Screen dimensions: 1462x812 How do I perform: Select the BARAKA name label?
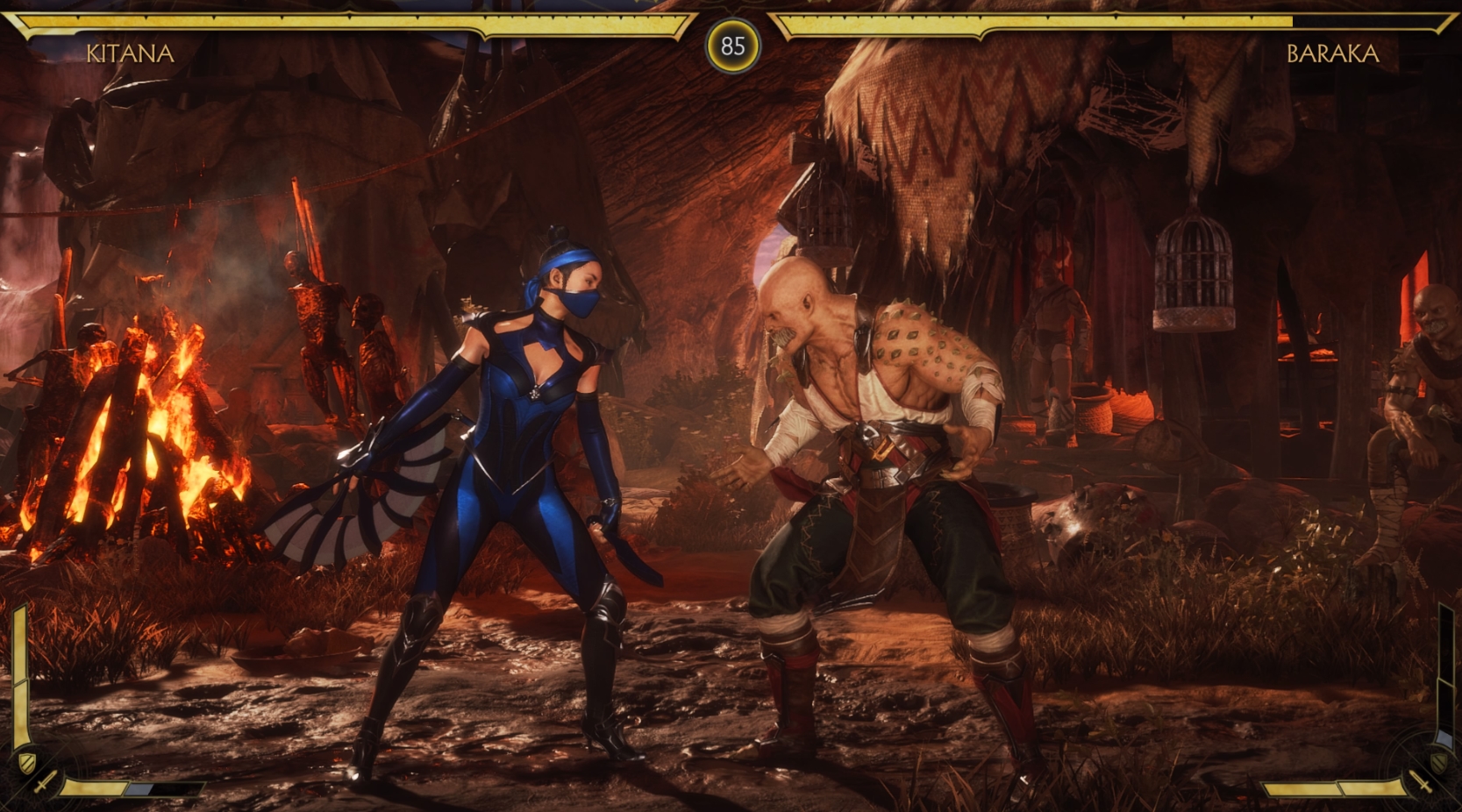click(1333, 54)
